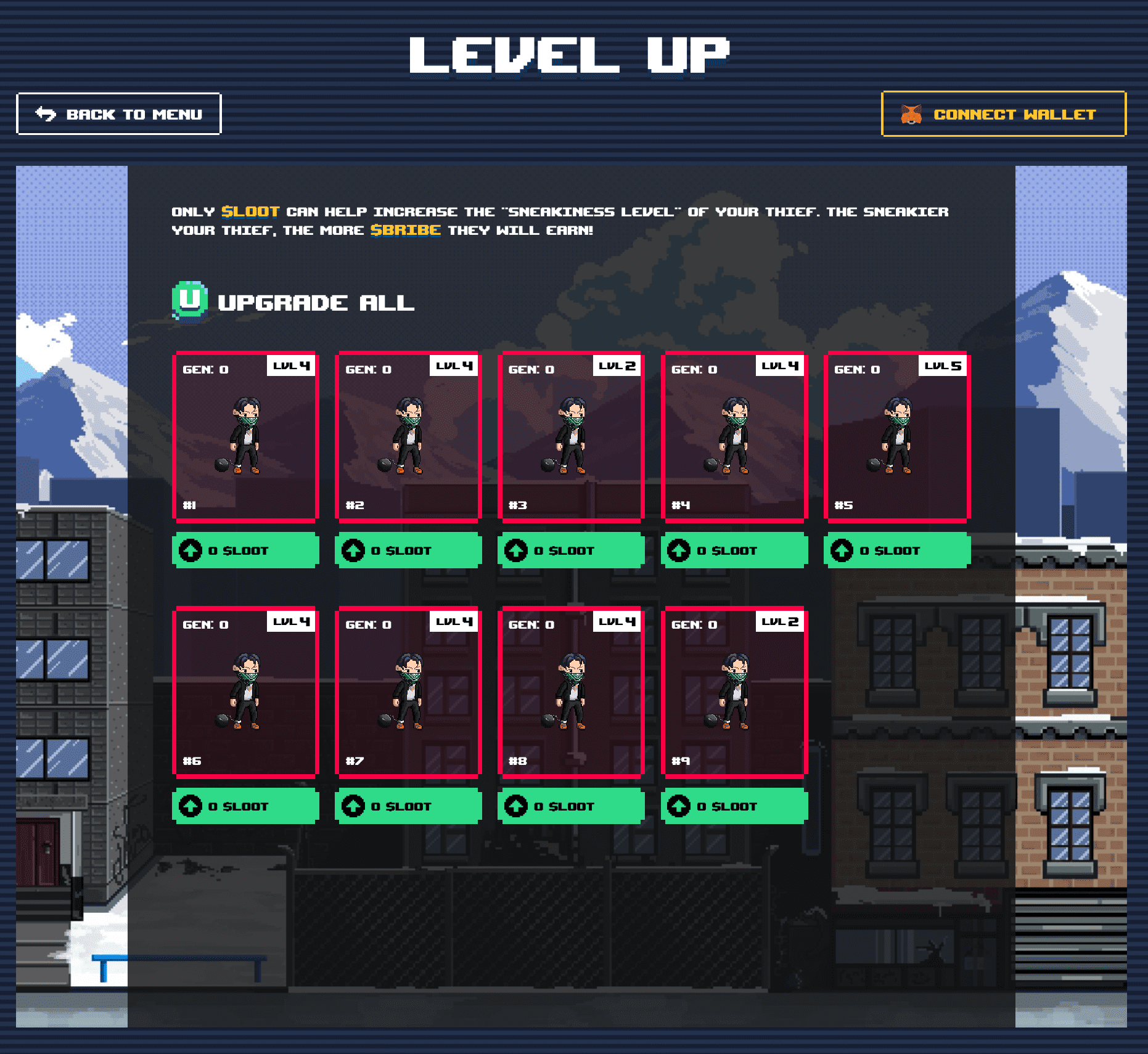
Task: Choose the level 5 thief #5
Action: [x=897, y=436]
